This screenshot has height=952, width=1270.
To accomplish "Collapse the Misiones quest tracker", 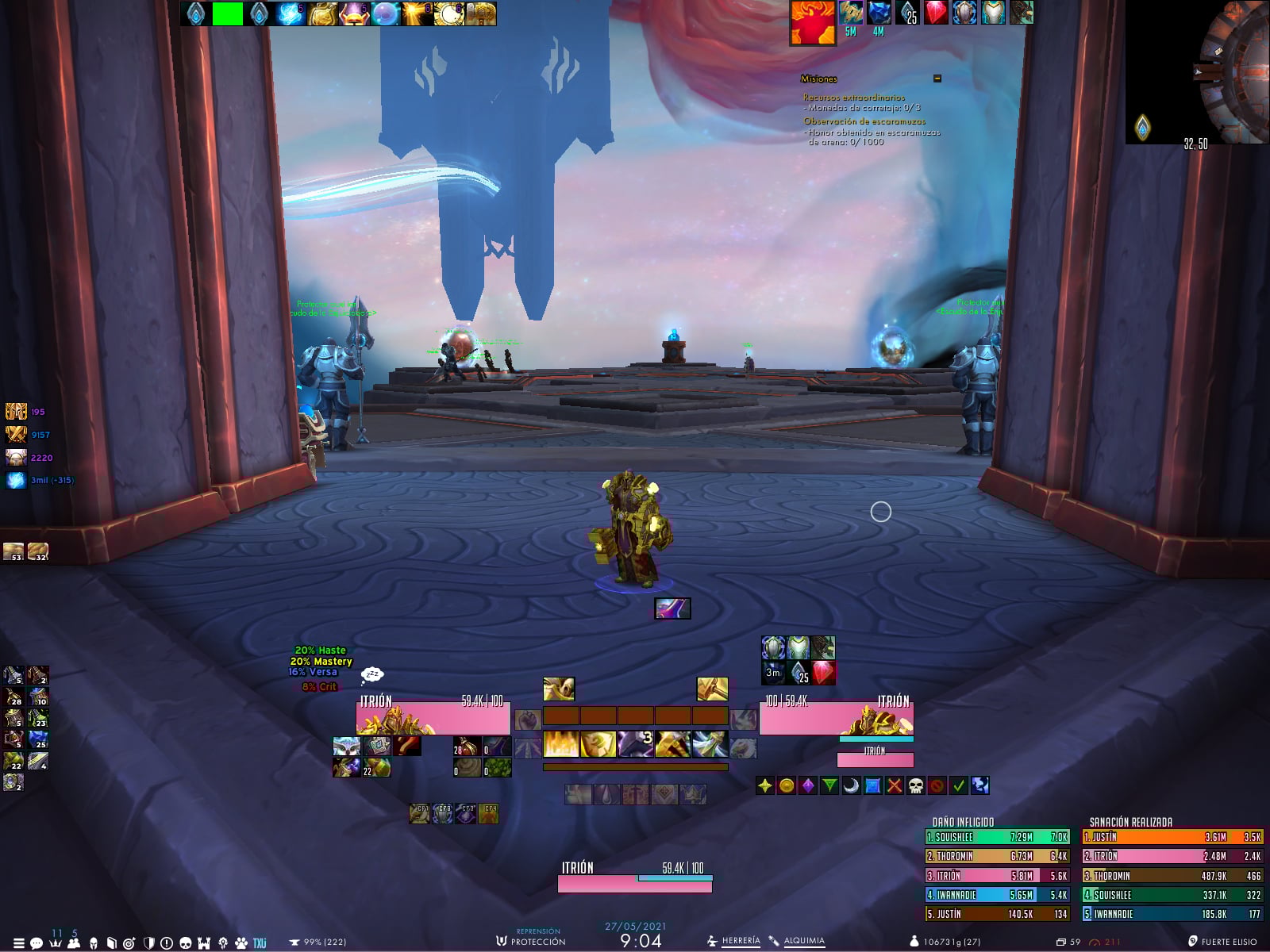I will (937, 79).
